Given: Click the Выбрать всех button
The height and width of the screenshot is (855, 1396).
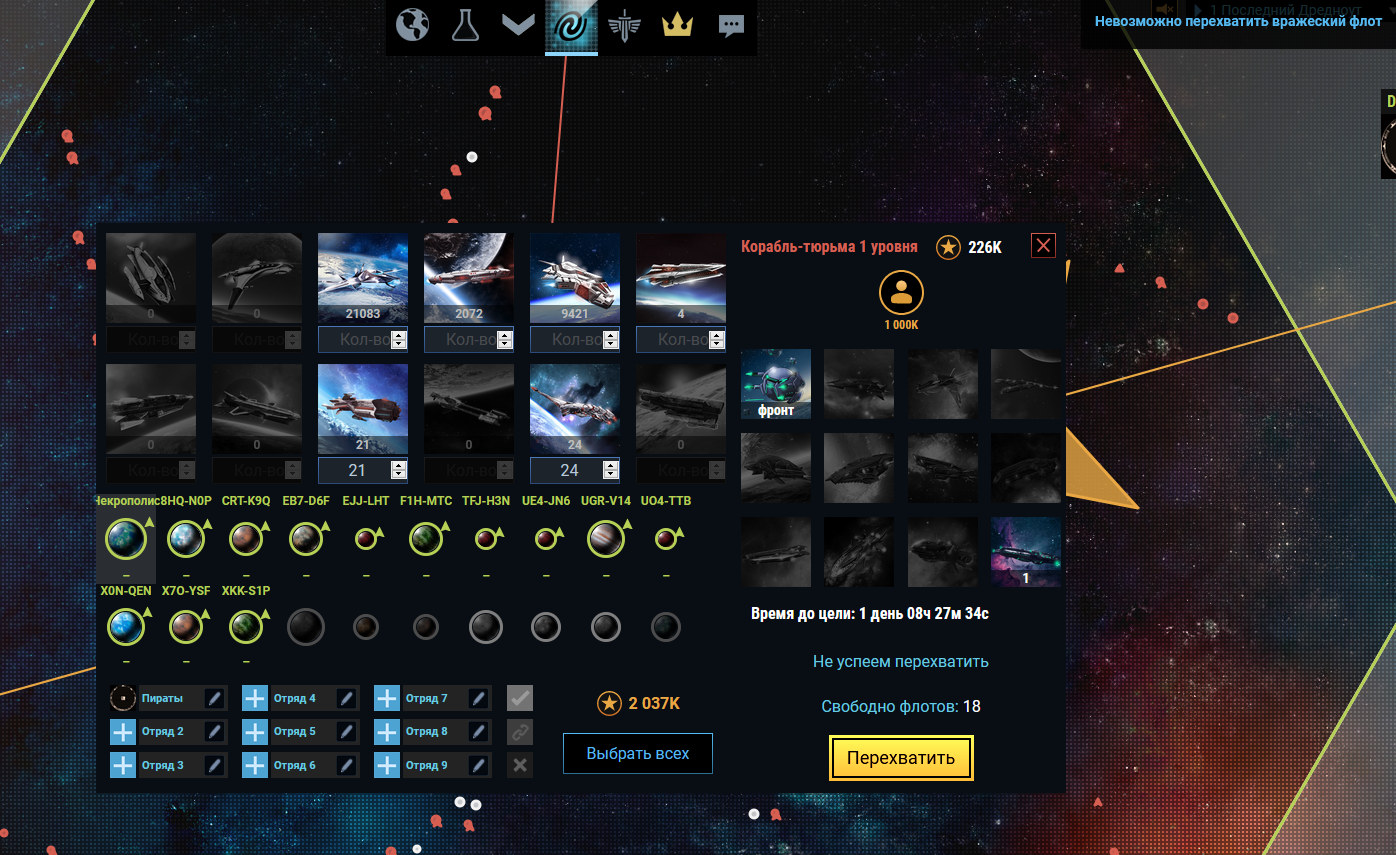Looking at the screenshot, I should 637,753.
